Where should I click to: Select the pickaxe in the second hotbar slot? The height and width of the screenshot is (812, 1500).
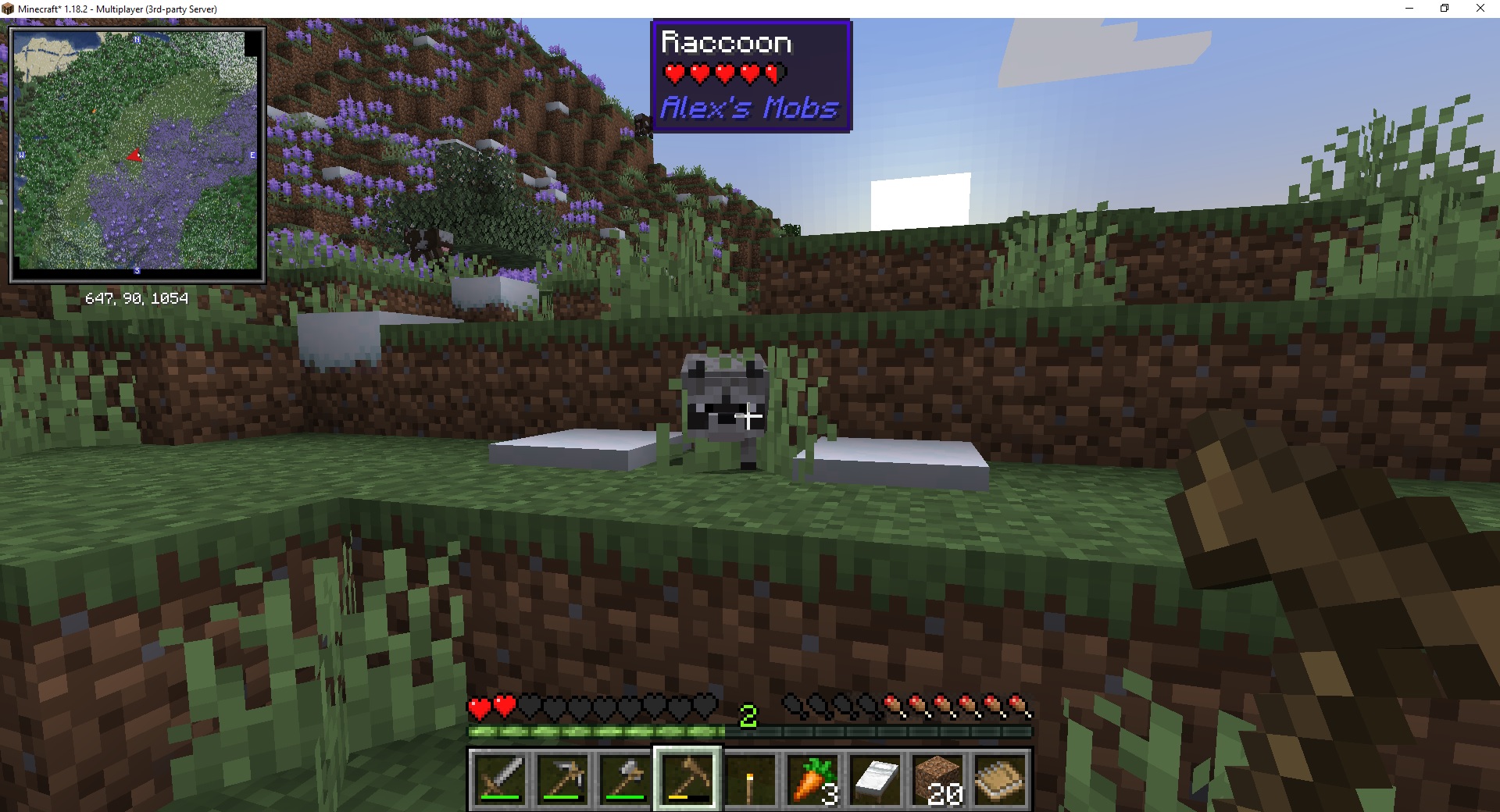click(x=562, y=778)
